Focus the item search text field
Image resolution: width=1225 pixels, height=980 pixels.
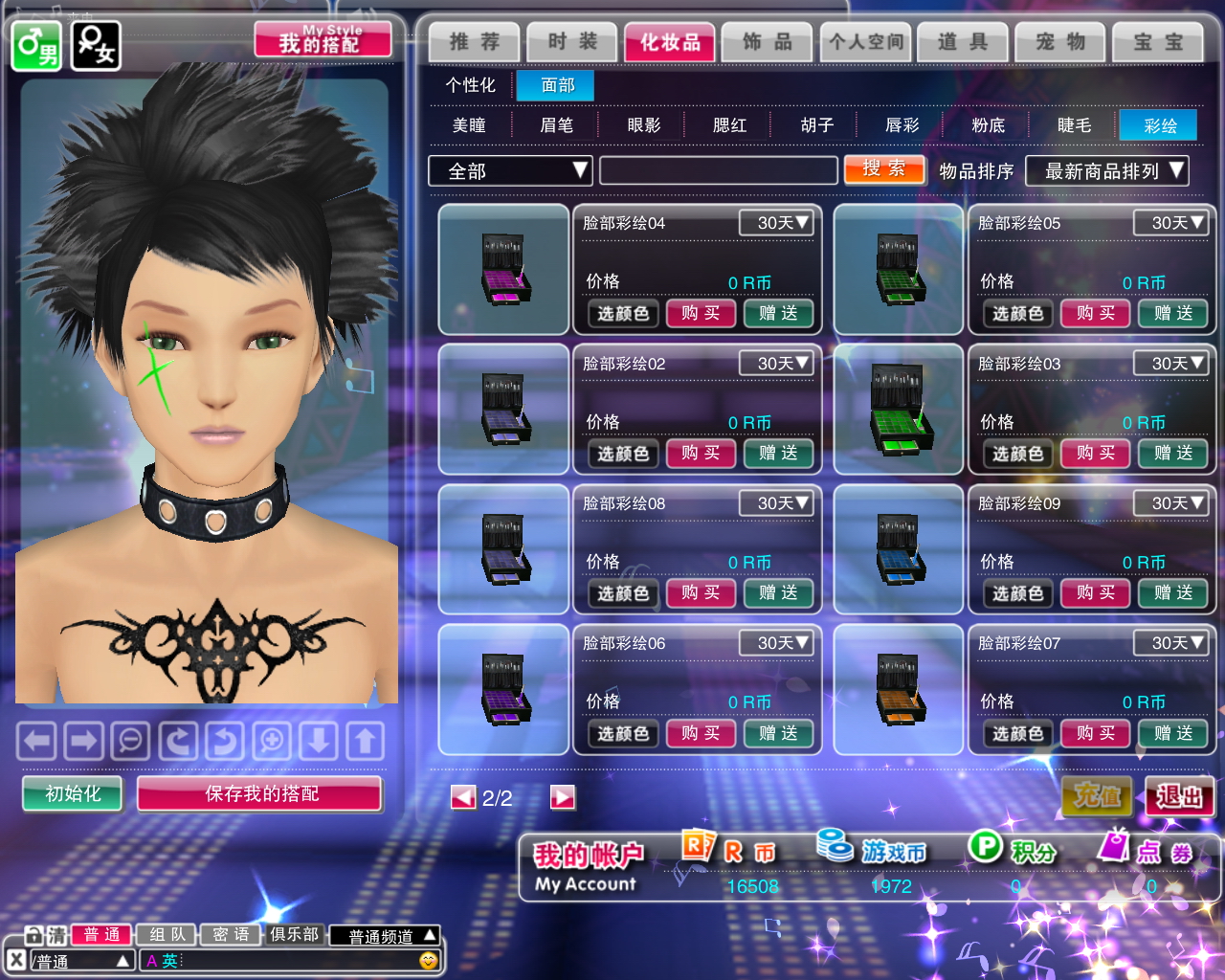(718, 171)
